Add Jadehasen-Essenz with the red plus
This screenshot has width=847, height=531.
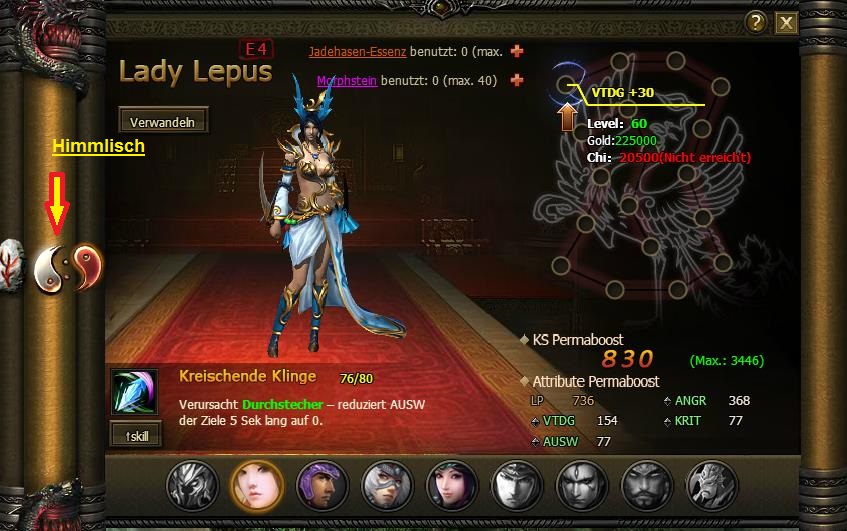[x=517, y=51]
